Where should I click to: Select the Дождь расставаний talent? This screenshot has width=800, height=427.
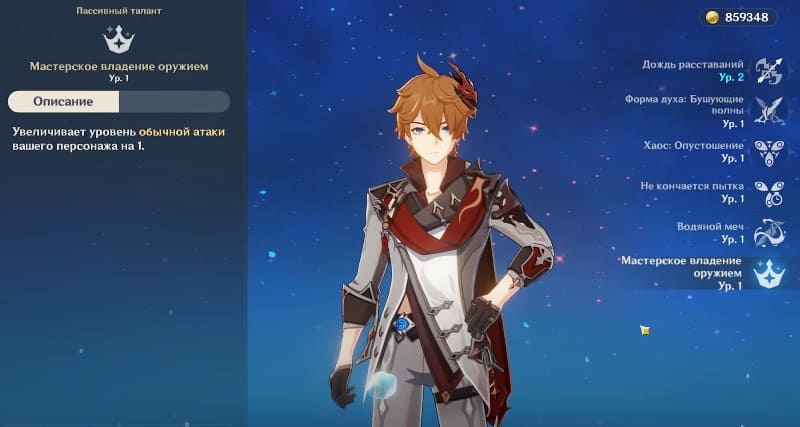(768, 69)
